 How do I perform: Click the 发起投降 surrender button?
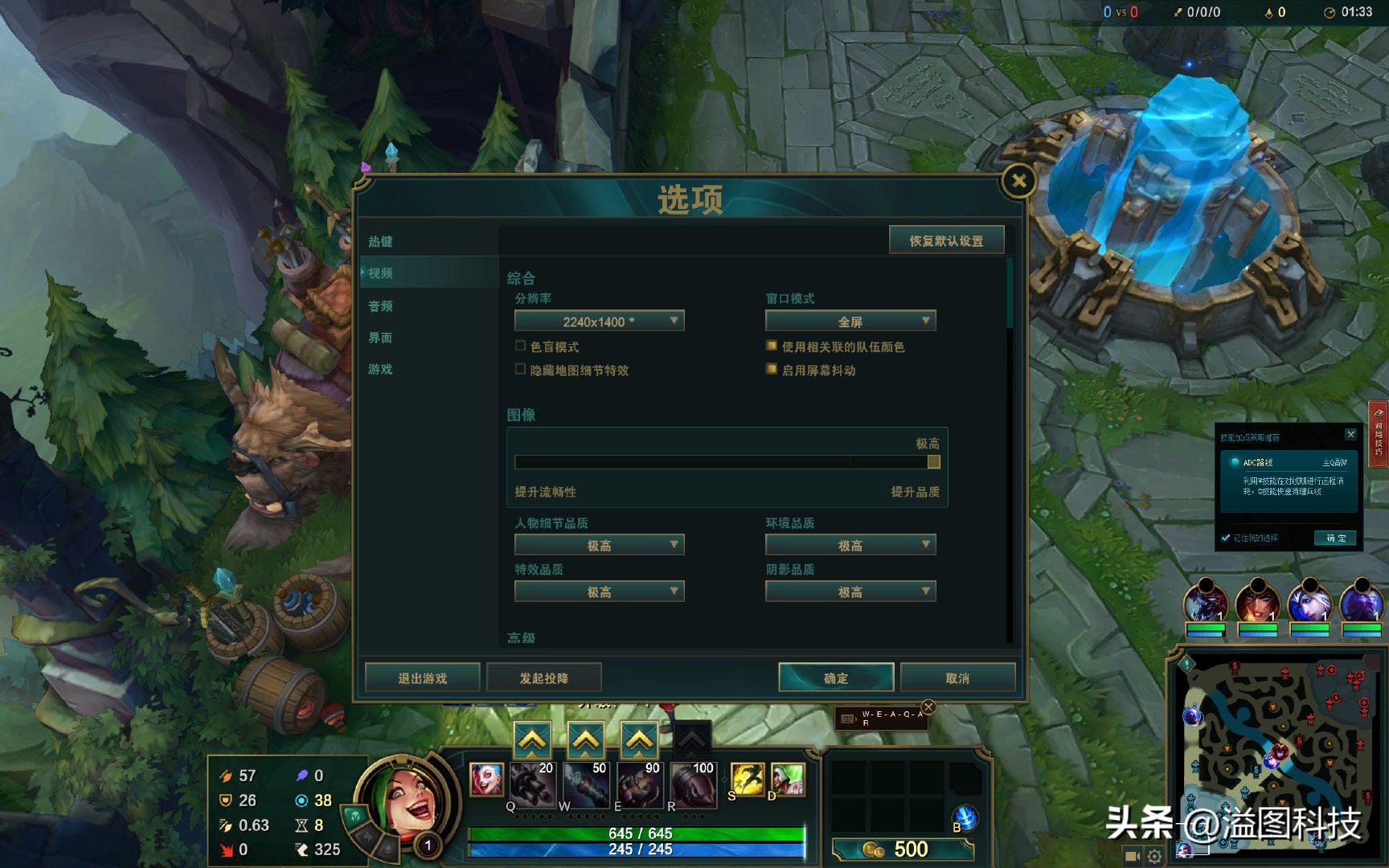[x=544, y=678]
